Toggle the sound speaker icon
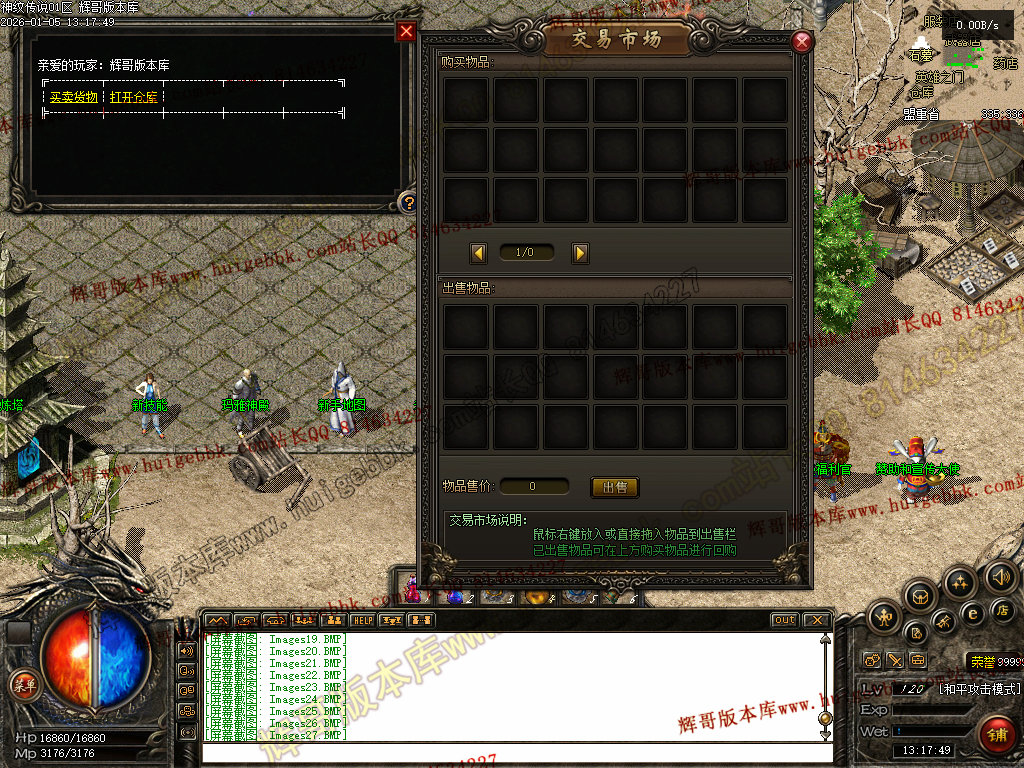Viewport: 1024px width, 768px height. tap(1001, 576)
